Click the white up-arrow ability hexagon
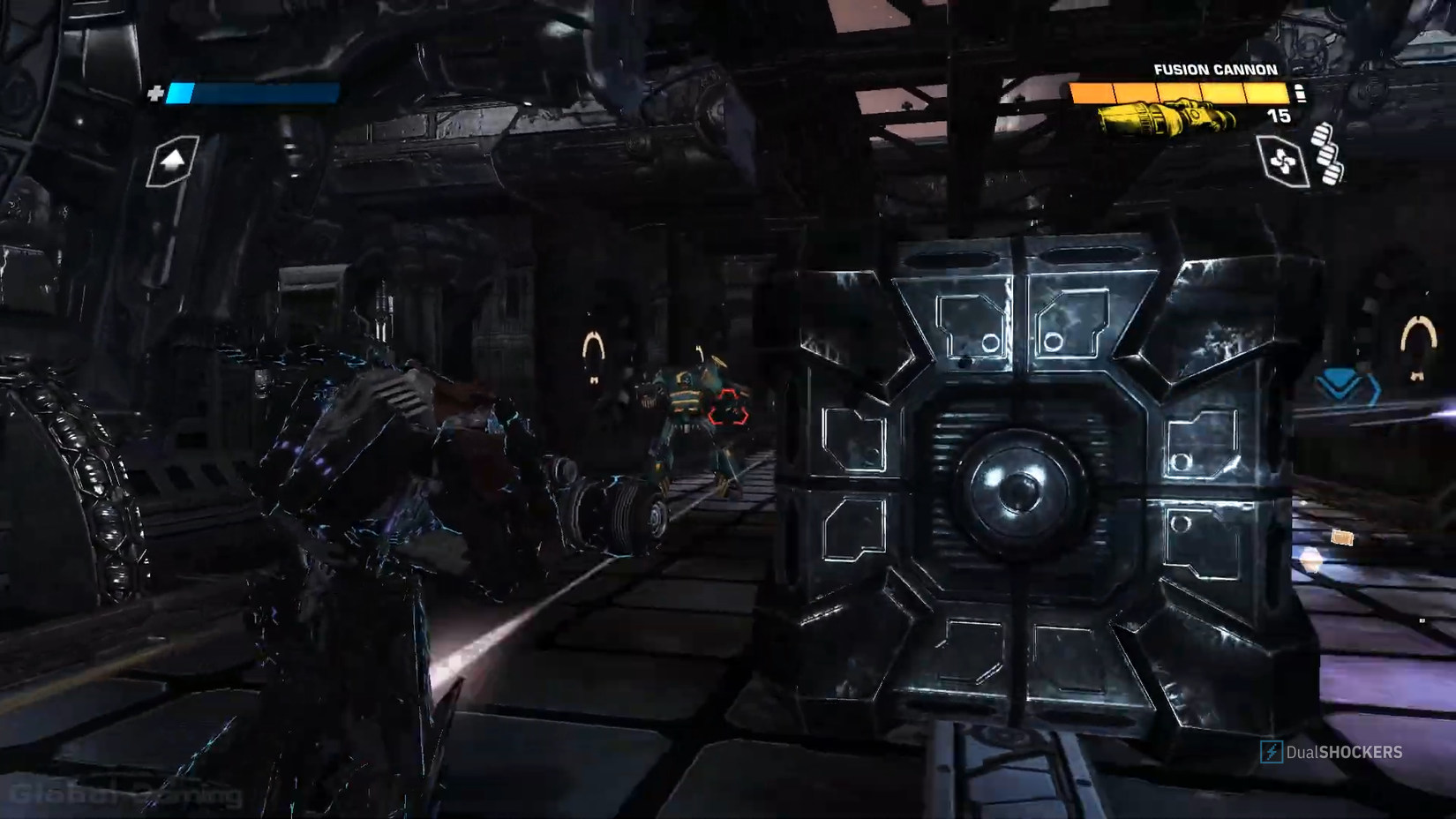 tap(173, 161)
